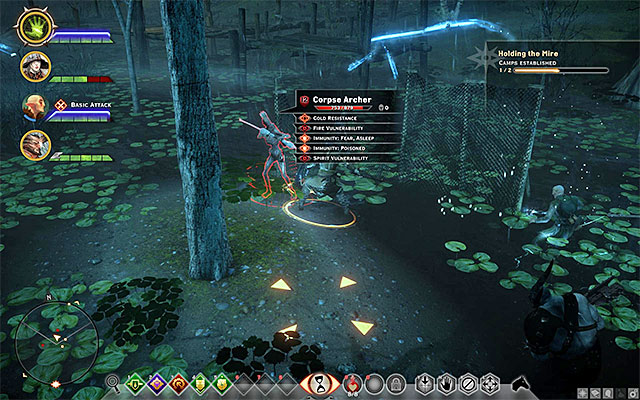Image resolution: width=640 pixels, height=400 pixels.
Task: Click the magnifying glass search icon
Action: tap(111, 383)
